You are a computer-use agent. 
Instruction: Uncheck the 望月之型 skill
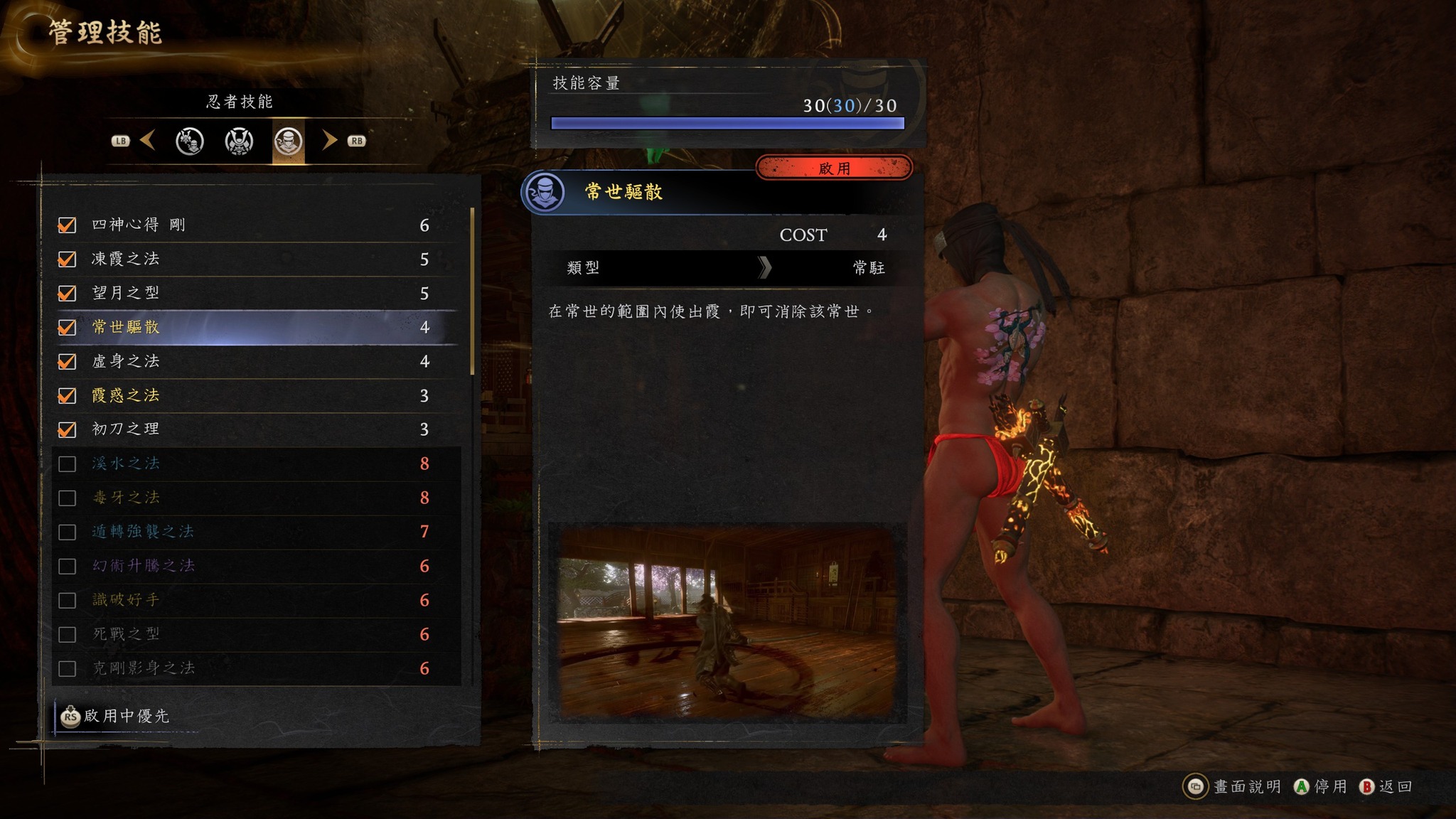(x=67, y=294)
